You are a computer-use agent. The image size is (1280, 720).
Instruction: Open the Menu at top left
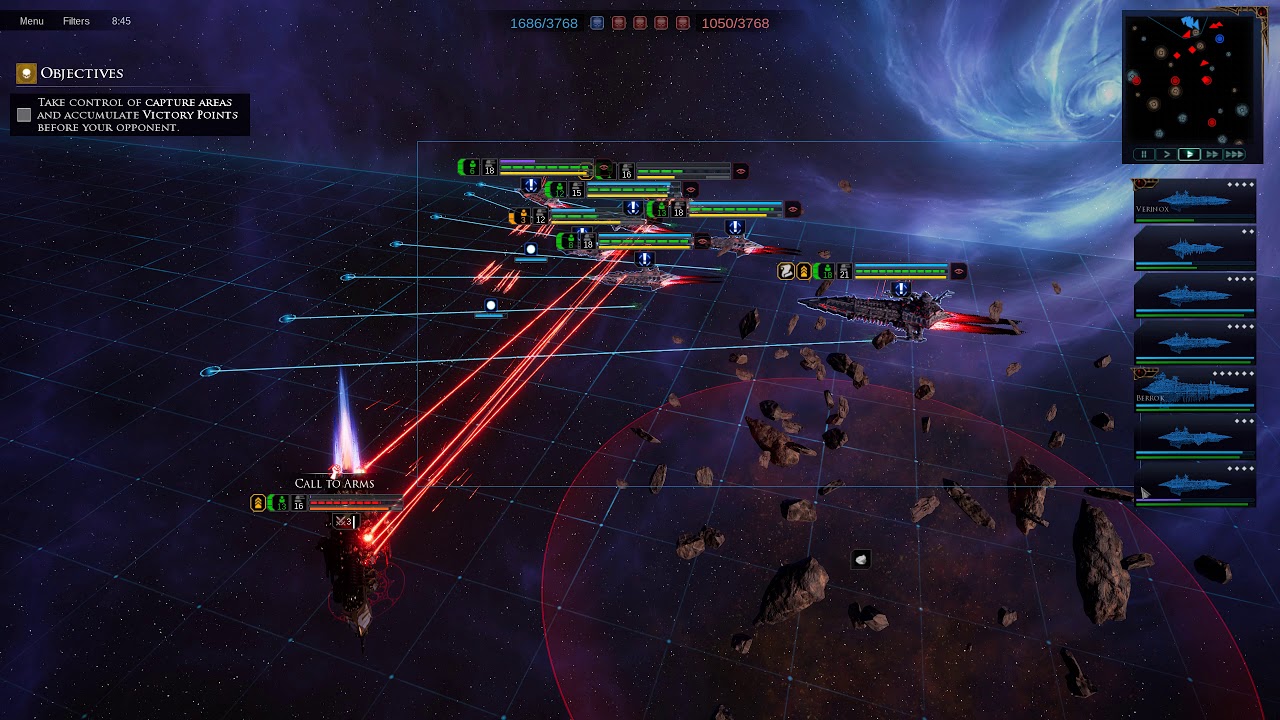point(31,21)
